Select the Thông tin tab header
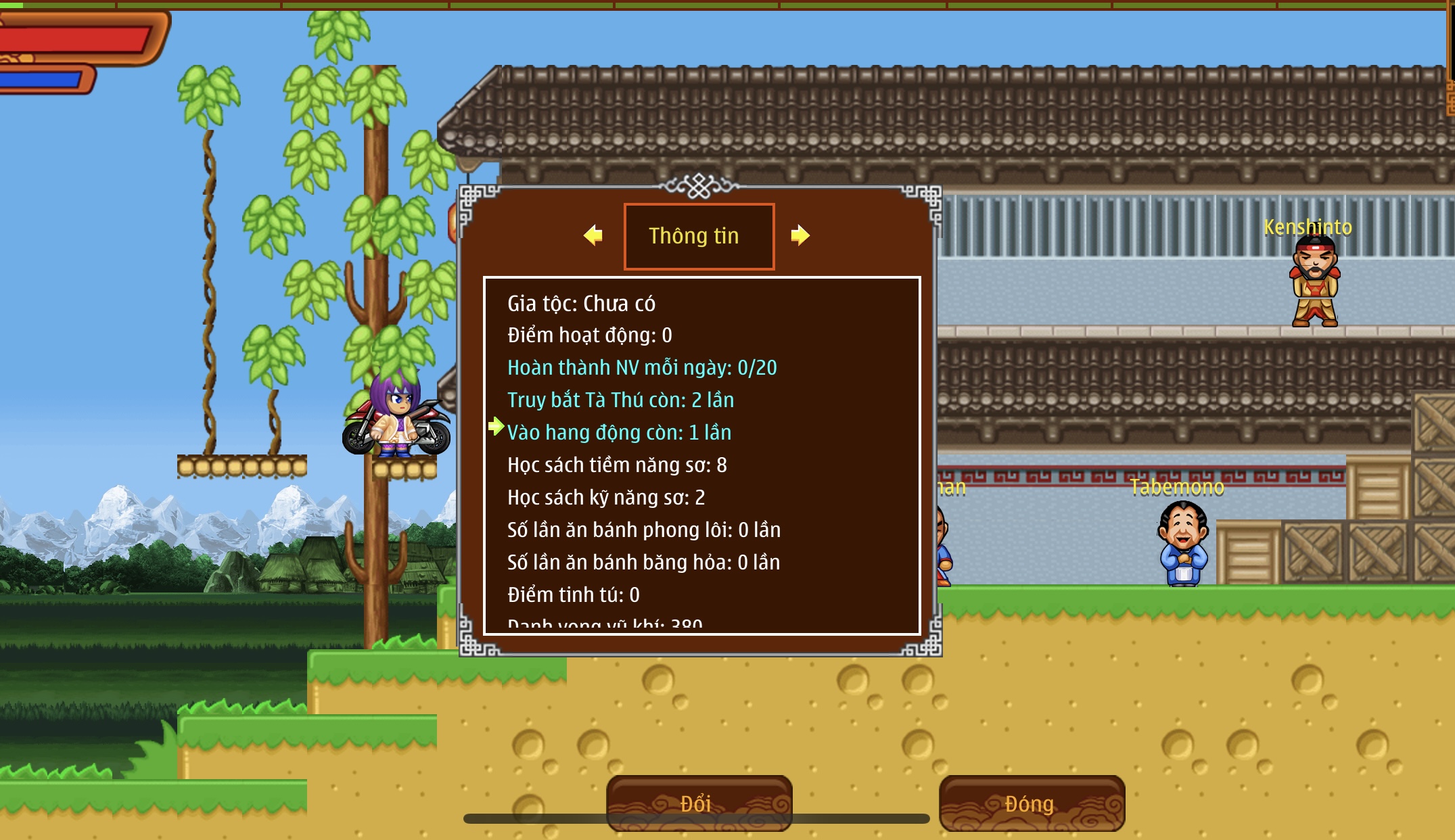This screenshot has width=1455, height=840. (699, 236)
